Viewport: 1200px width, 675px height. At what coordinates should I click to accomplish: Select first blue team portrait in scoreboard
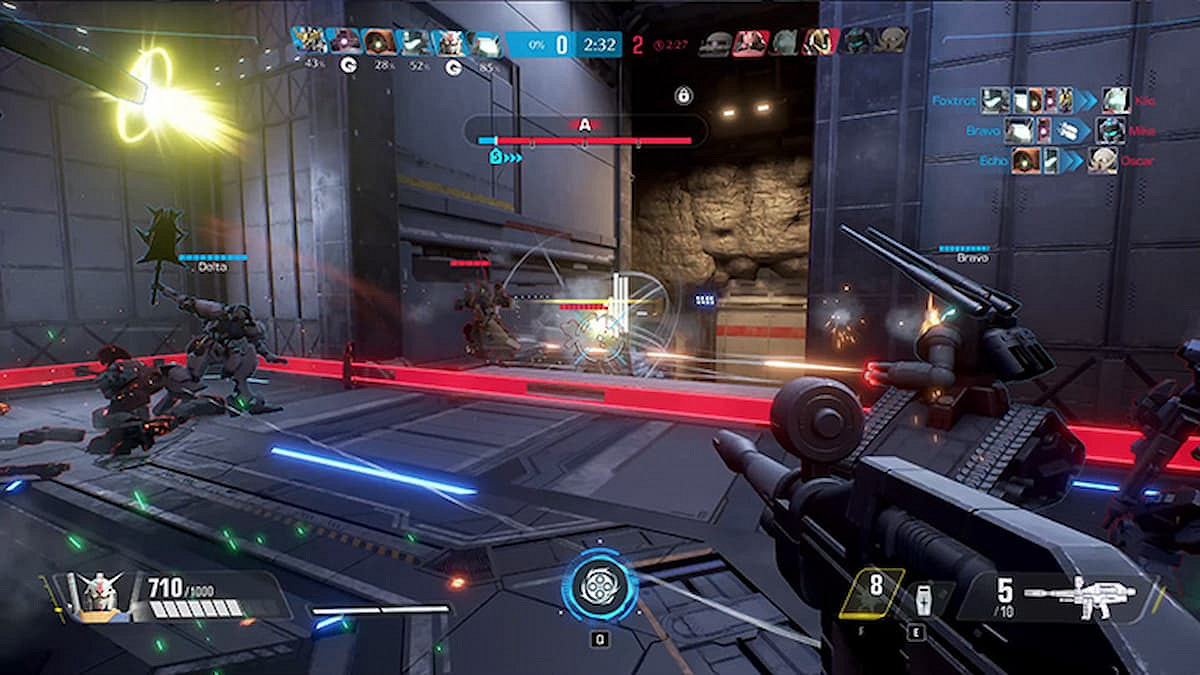[309, 41]
